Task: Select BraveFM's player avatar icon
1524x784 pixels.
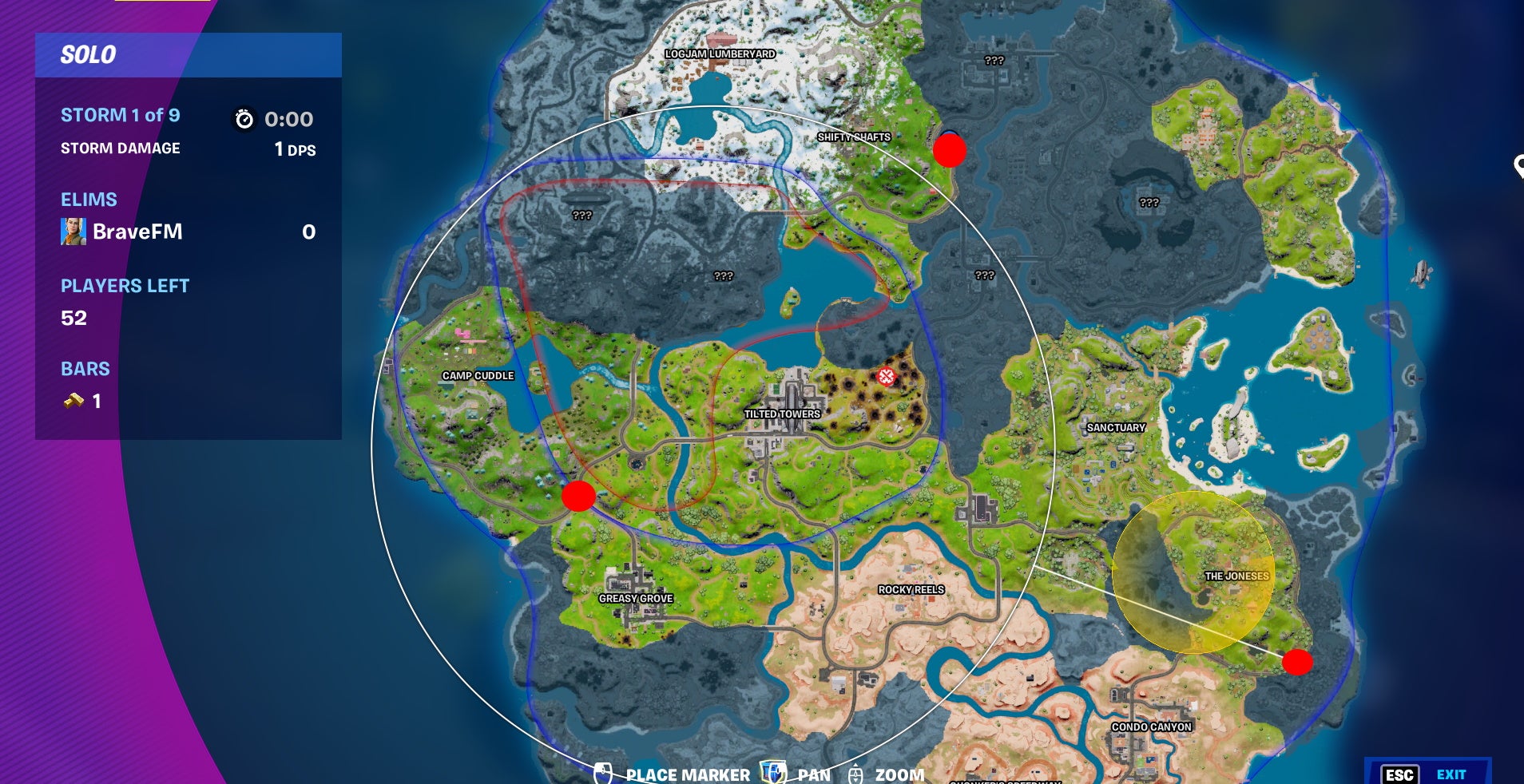Action: click(73, 232)
